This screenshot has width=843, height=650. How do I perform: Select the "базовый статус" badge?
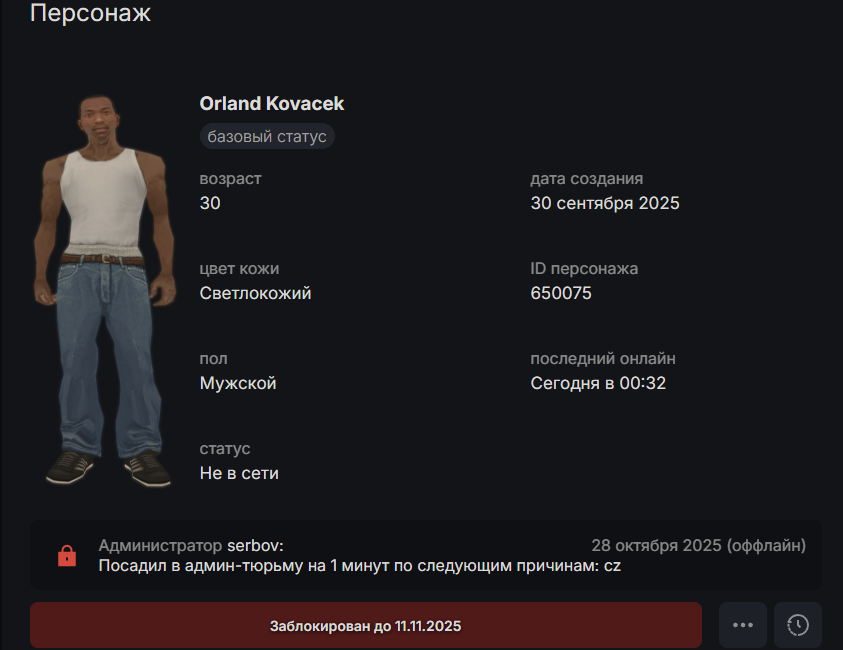[267, 136]
